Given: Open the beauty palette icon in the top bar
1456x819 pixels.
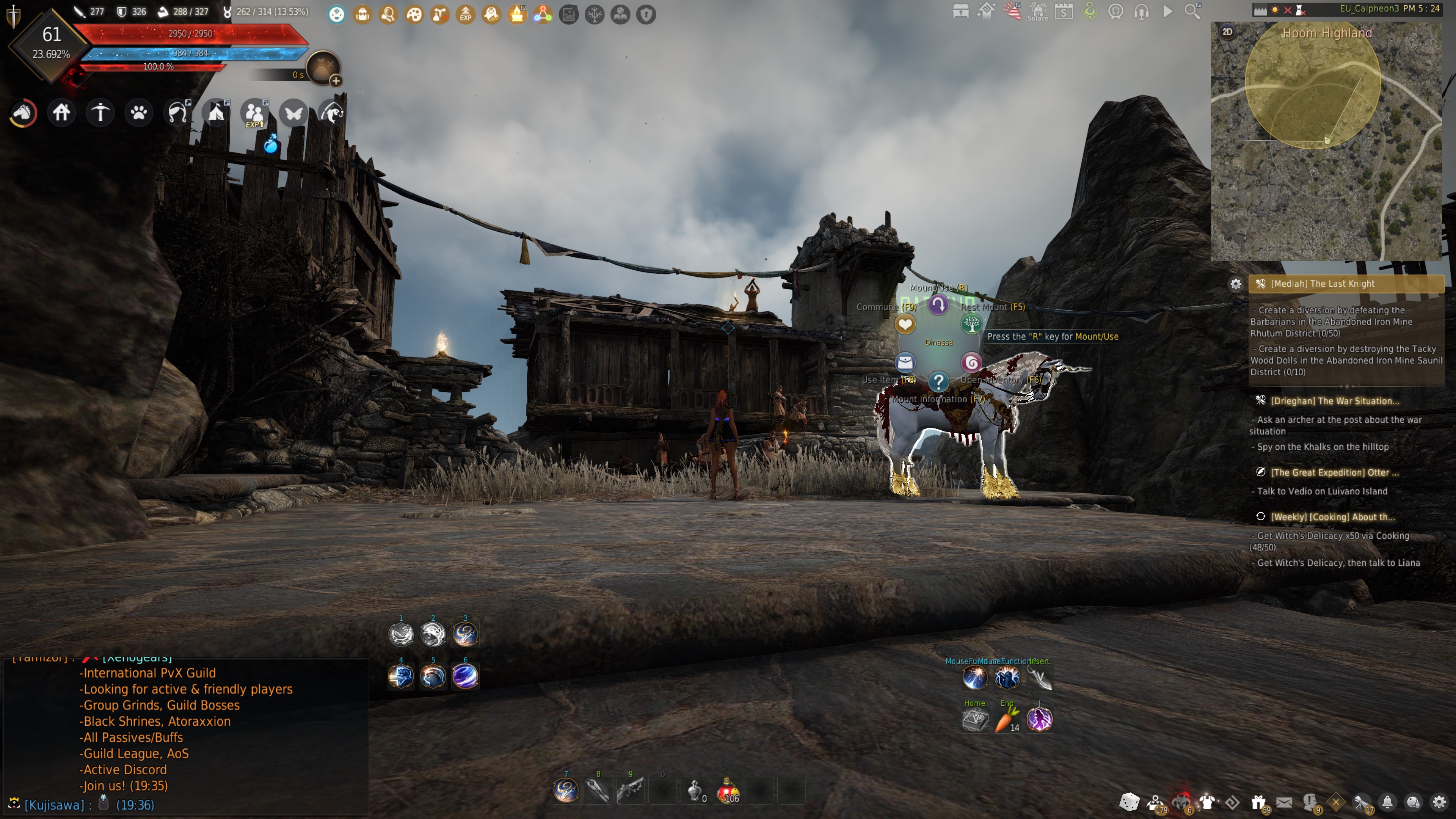Looking at the screenshot, I should [x=414, y=14].
